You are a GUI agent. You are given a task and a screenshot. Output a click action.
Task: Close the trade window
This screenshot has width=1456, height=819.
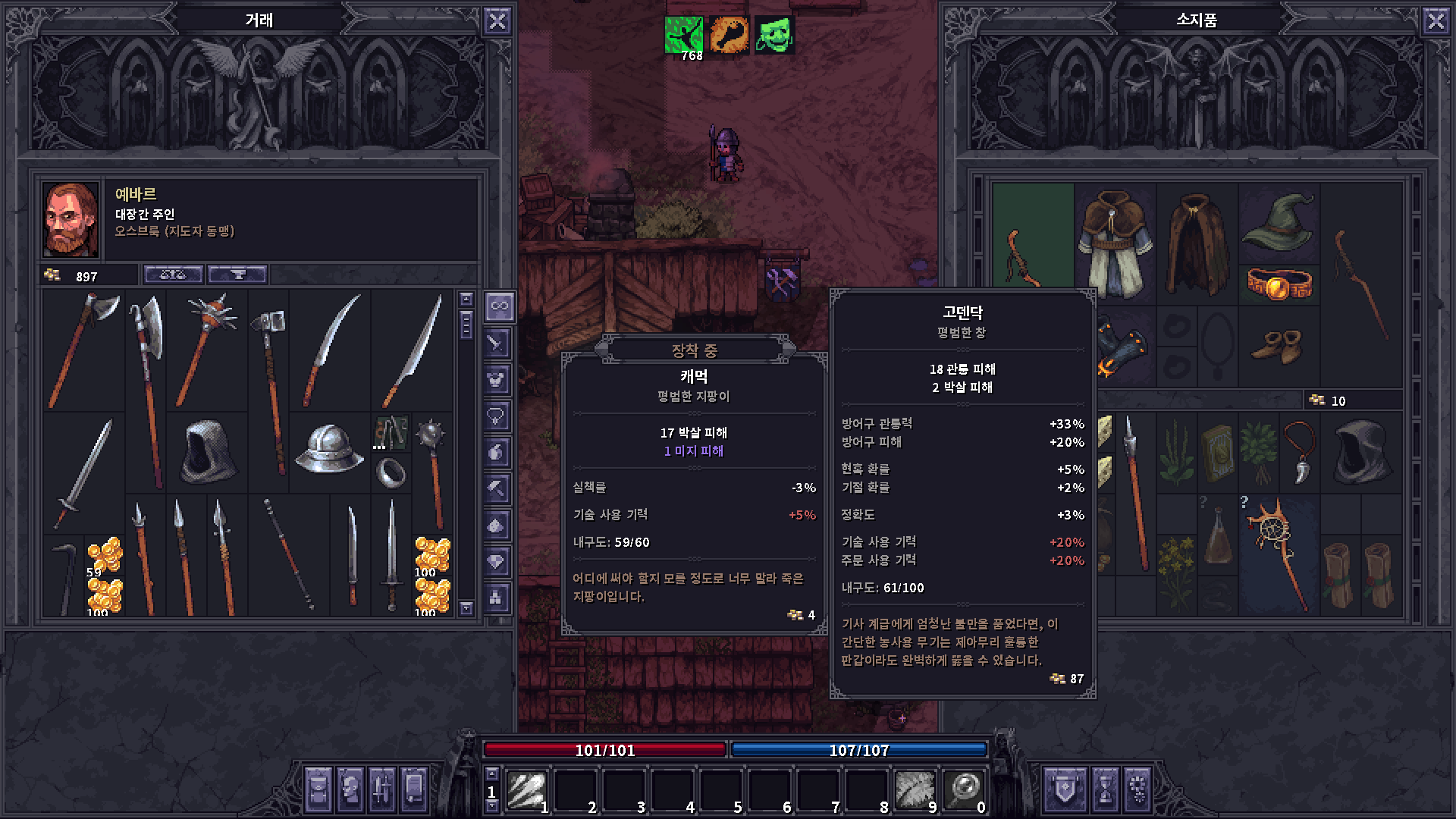[x=497, y=21]
